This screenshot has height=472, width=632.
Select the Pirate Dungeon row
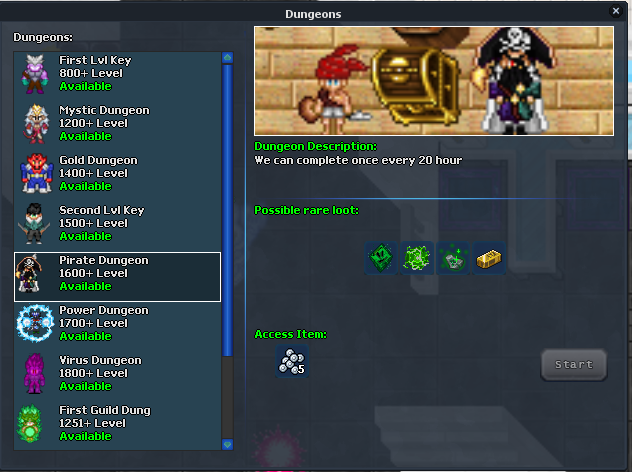(117, 275)
